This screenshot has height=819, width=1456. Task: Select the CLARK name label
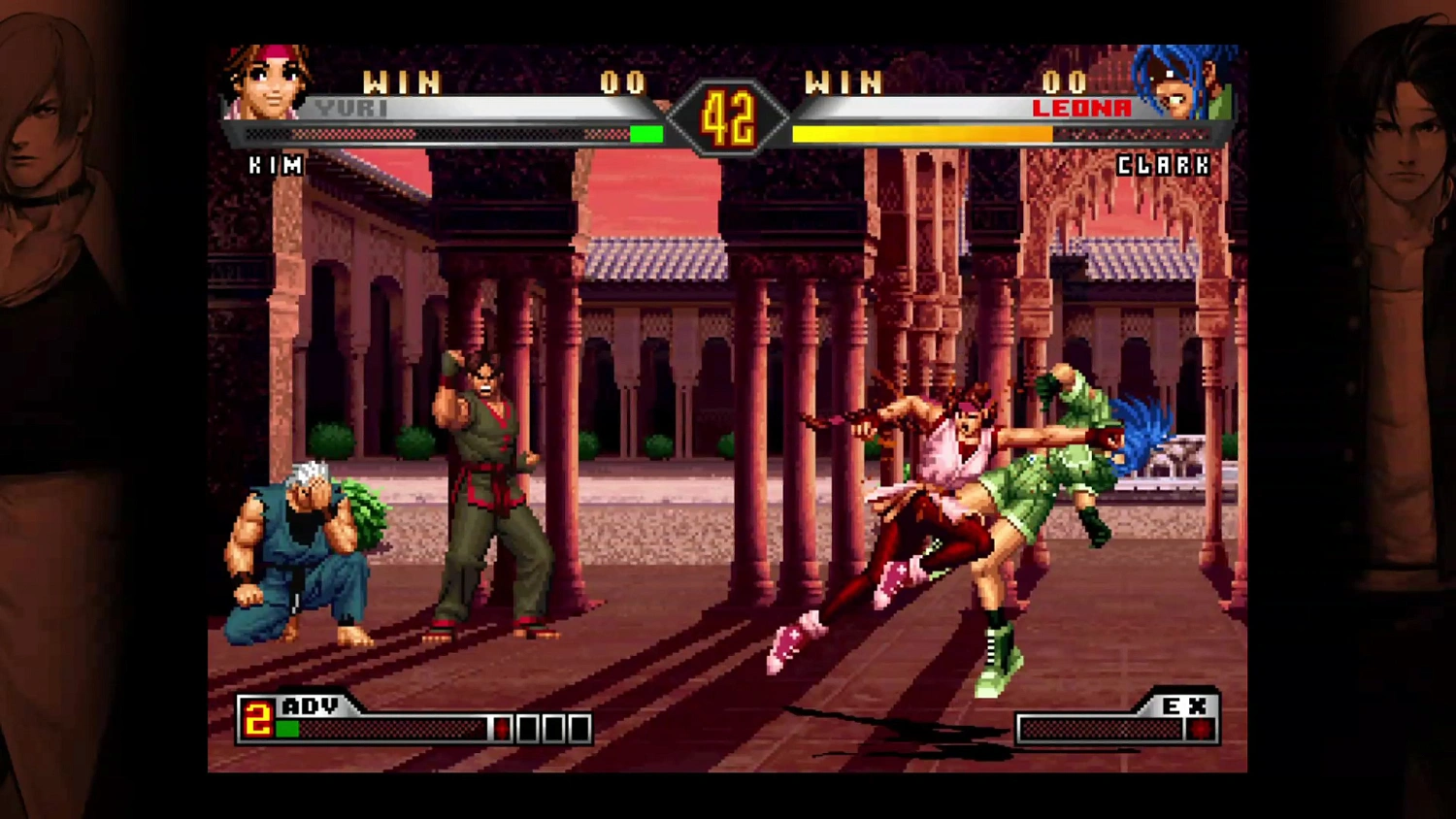[1163, 165]
